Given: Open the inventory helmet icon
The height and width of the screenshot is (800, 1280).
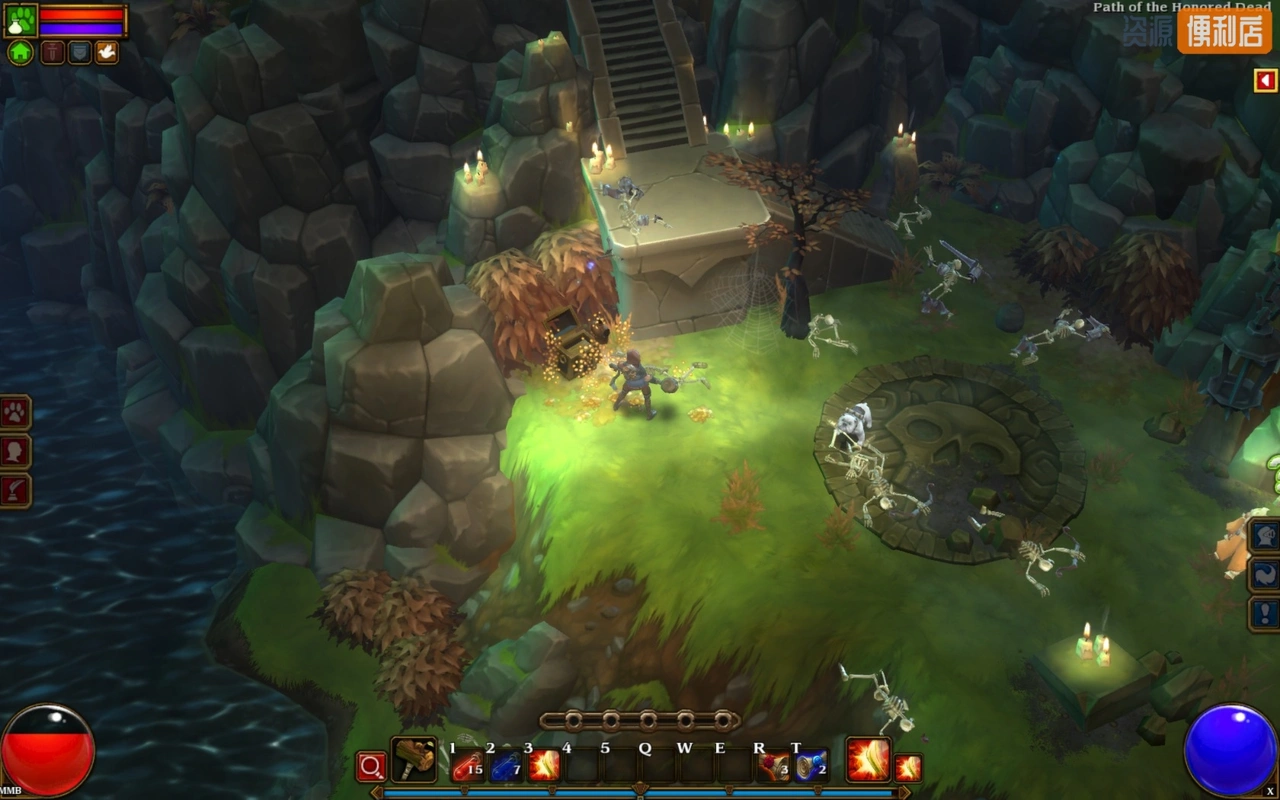Looking at the screenshot, I should pos(1265,535).
